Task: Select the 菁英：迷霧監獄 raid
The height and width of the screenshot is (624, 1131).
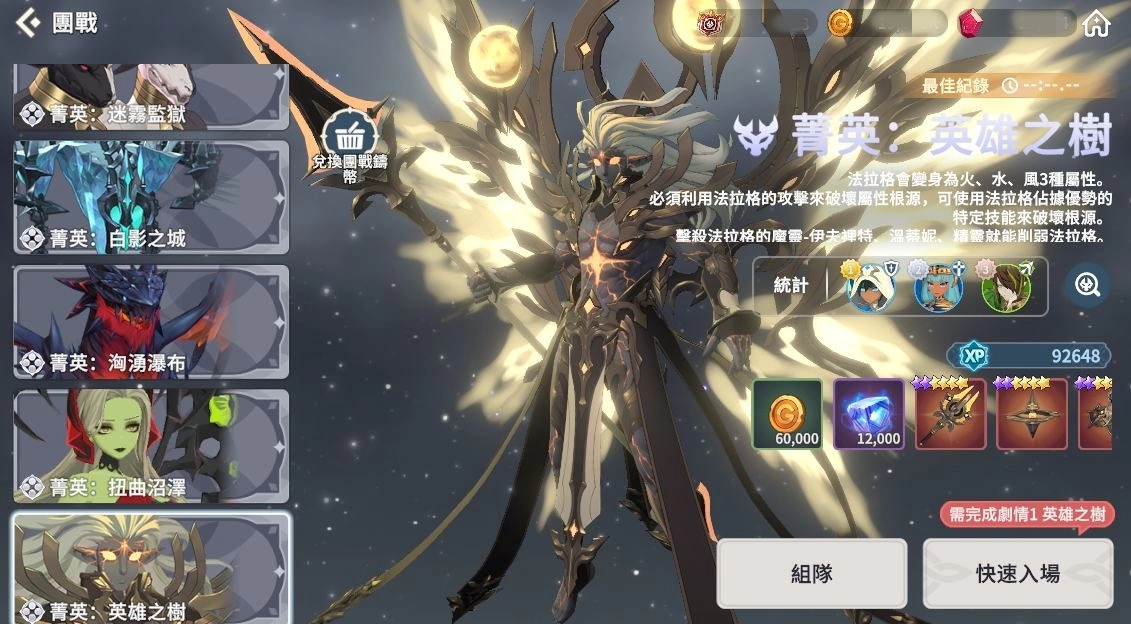Action: coord(150,97)
